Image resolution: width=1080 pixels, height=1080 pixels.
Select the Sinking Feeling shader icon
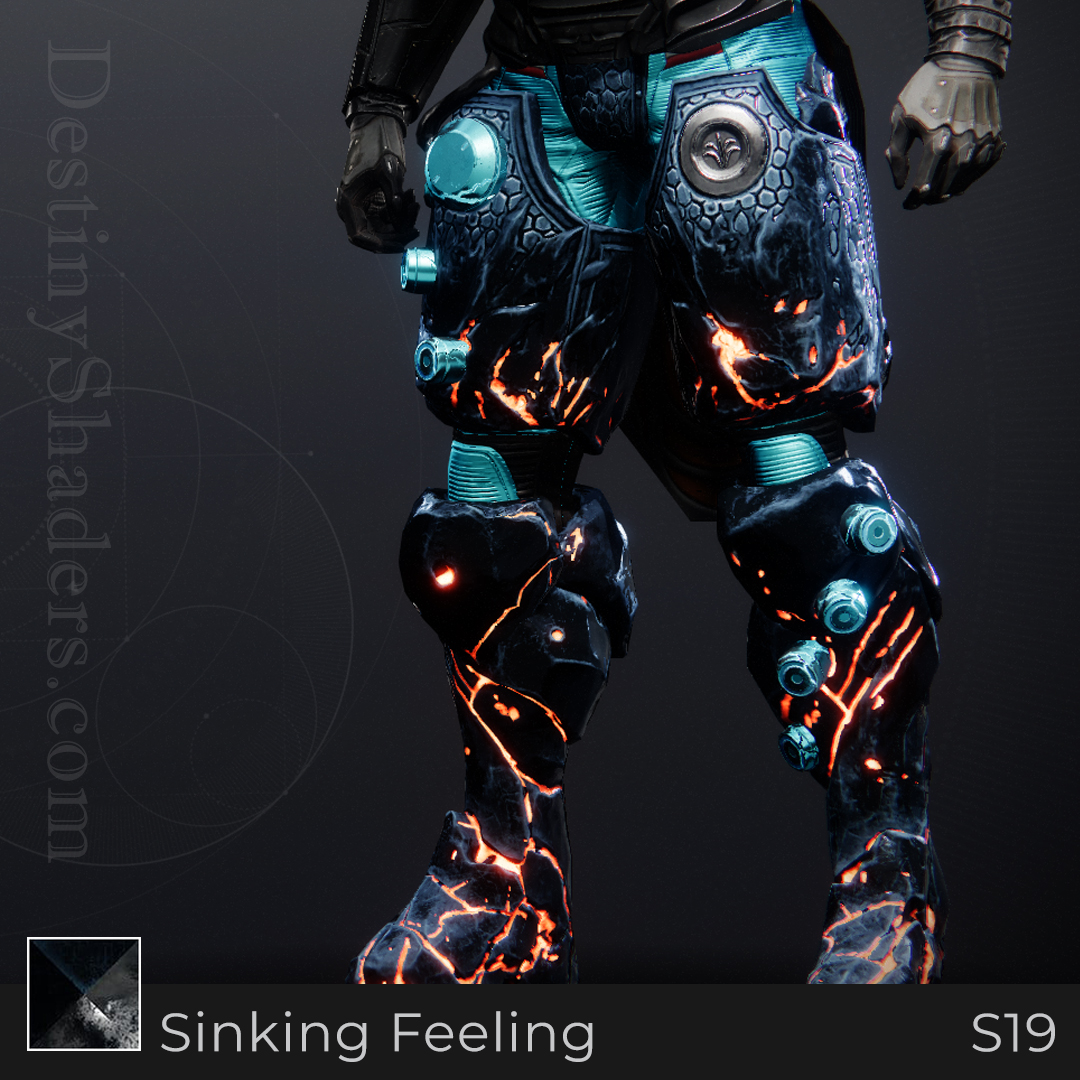pyautogui.click(x=84, y=993)
